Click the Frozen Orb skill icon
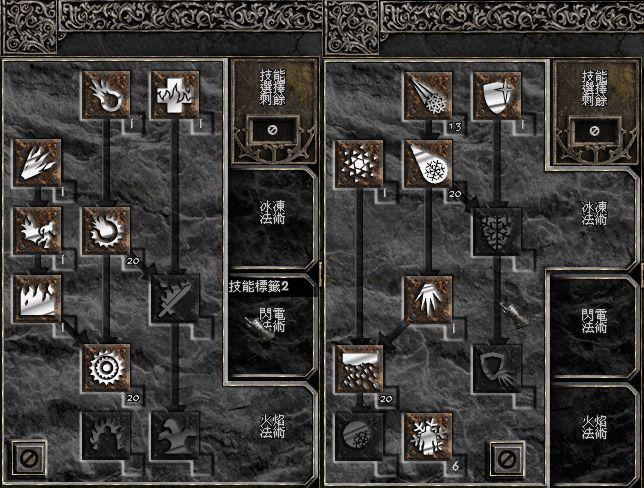 [358, 432]
